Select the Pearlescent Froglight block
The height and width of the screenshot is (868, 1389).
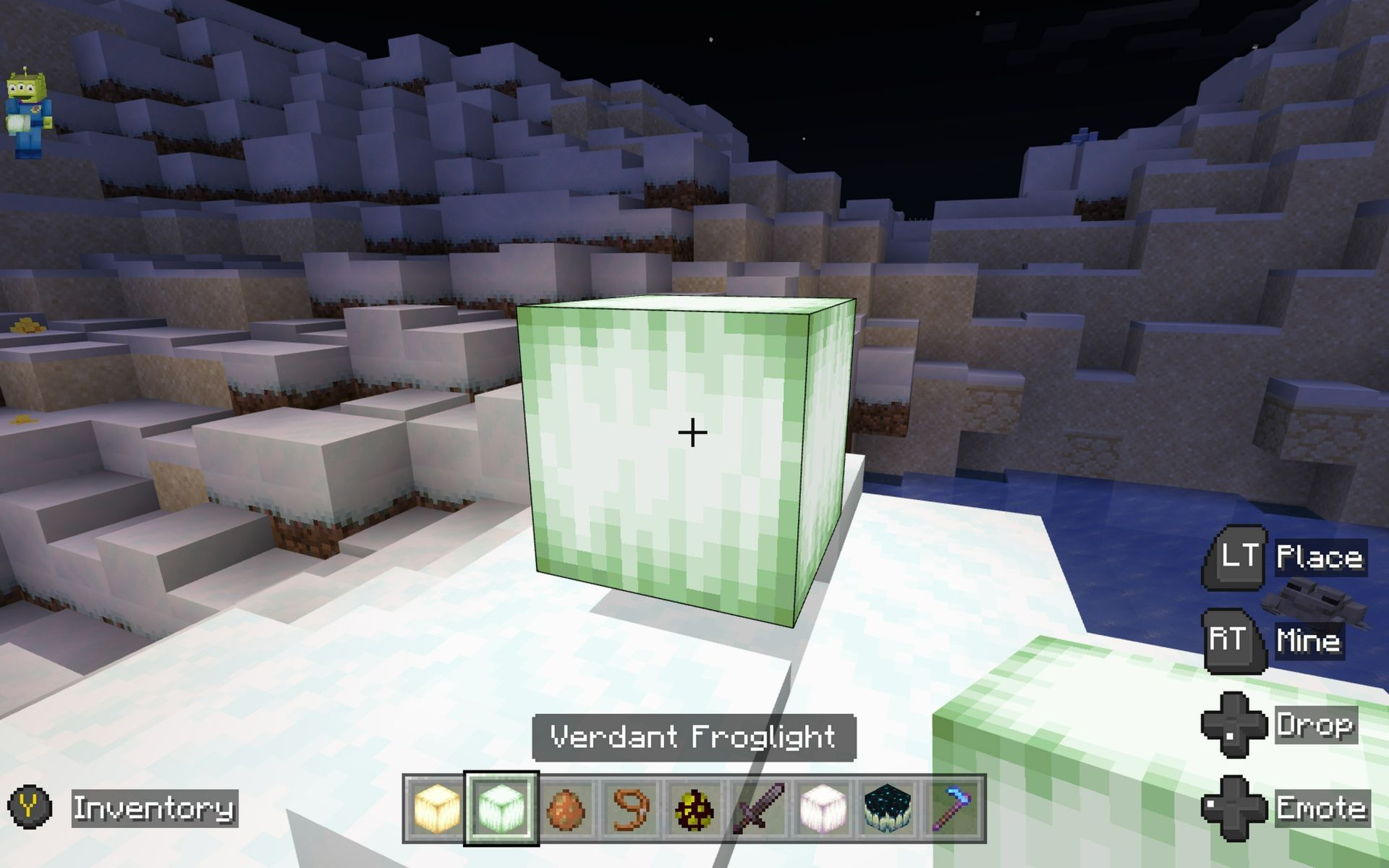(x=823, y=808)
